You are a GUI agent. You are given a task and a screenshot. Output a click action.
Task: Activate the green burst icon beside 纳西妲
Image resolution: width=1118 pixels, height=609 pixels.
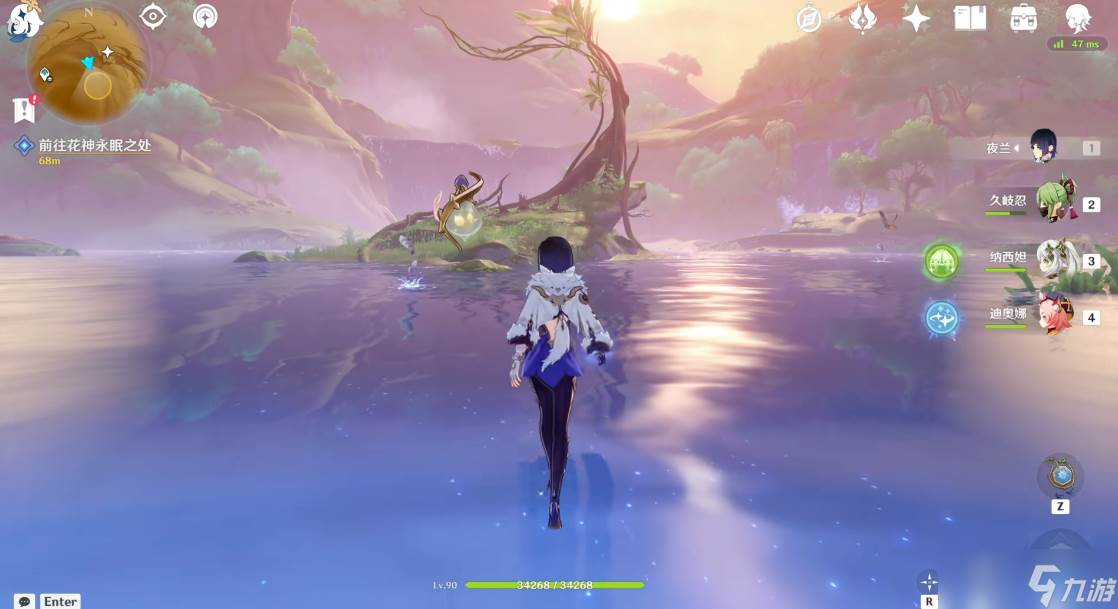point(941,261)
